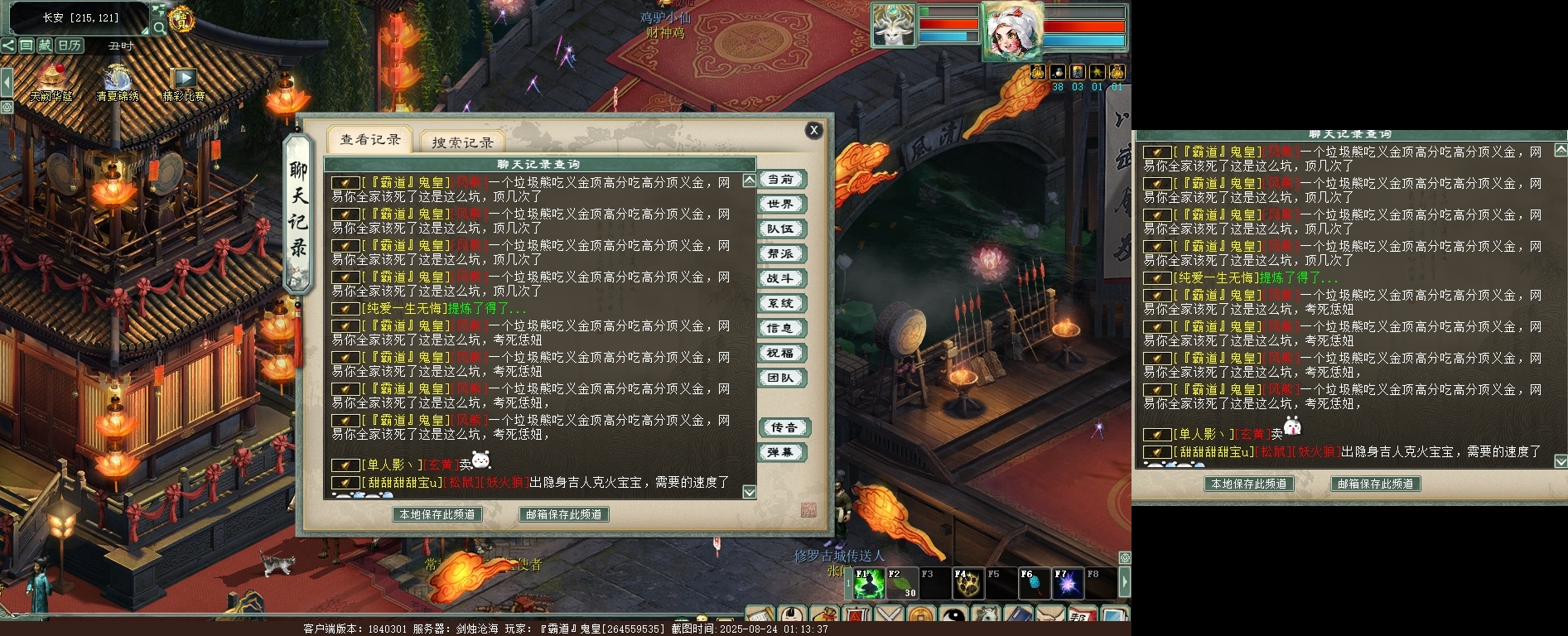Open the 传音 message records
The image size is (1568, 636).
tap(783, 427)
